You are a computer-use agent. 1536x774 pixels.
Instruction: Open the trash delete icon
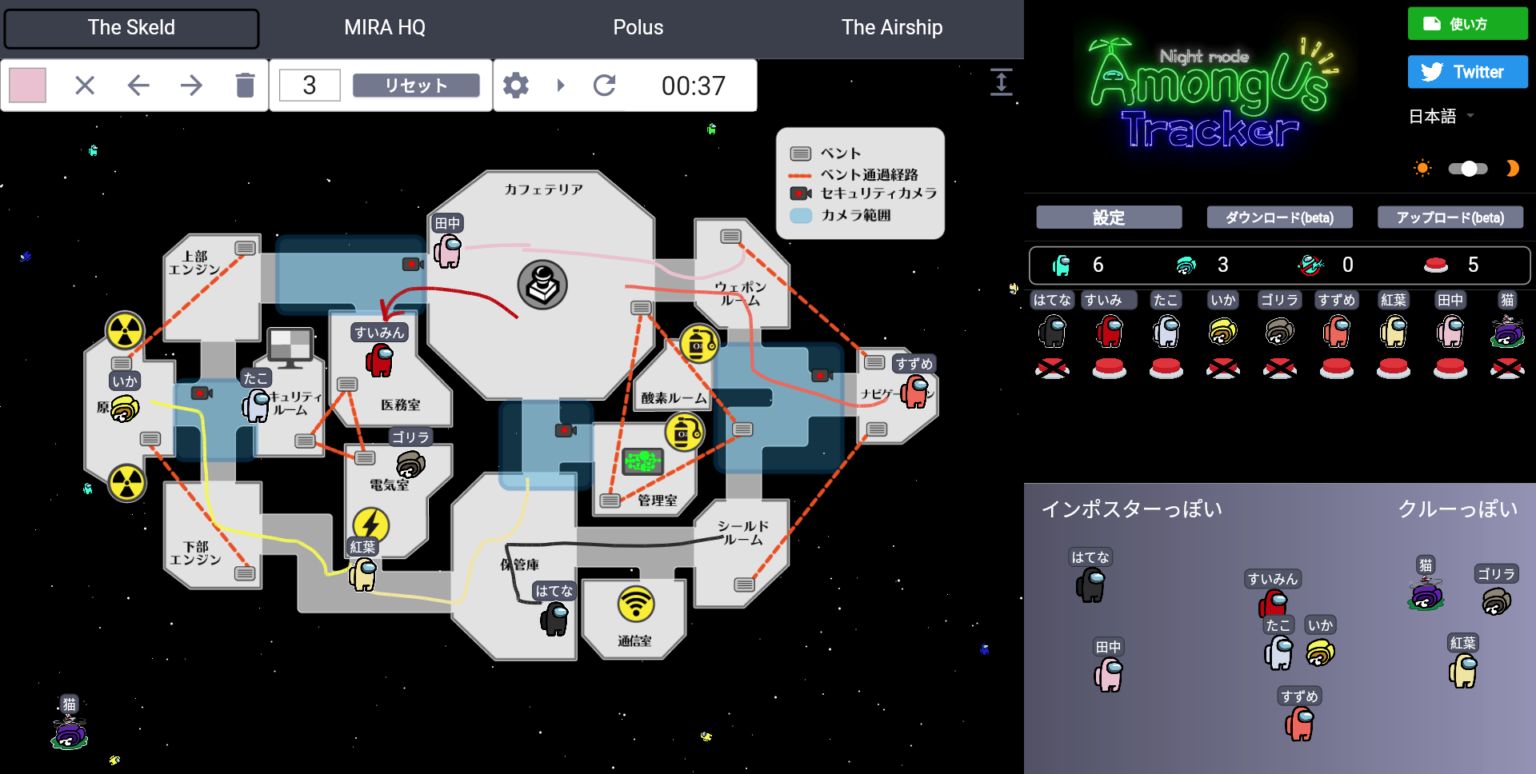tap(243, 85)
